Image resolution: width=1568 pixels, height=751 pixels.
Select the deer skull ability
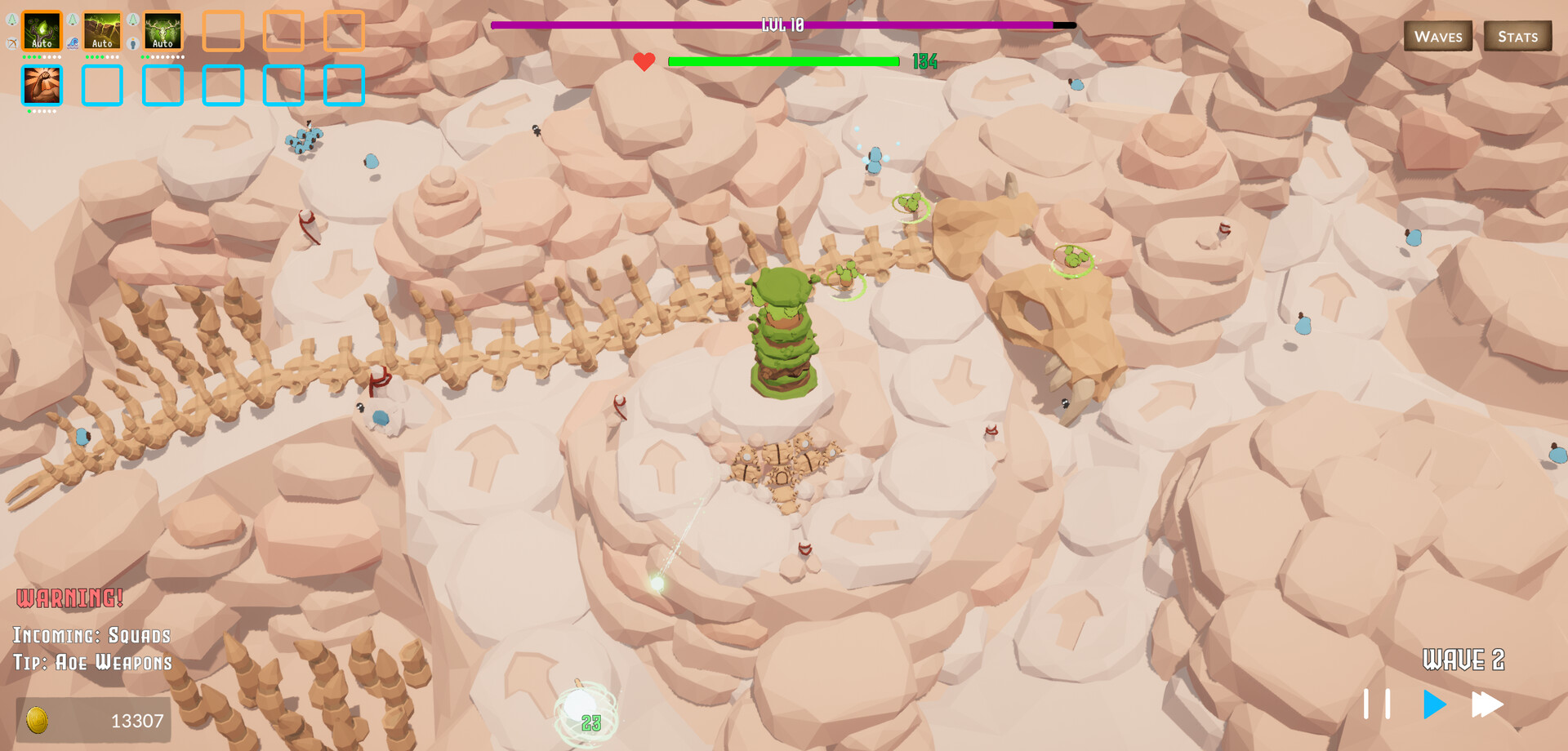click(163, 31)
